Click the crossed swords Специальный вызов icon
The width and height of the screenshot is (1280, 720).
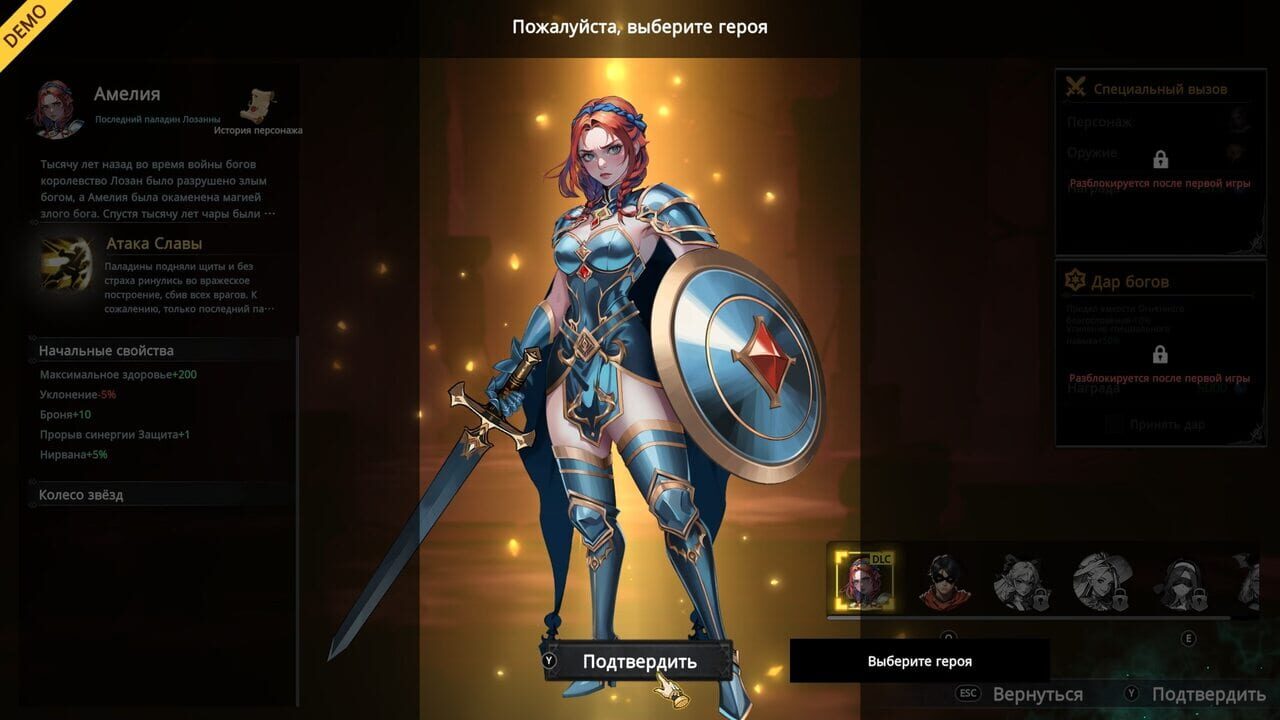pos(1075,86)
